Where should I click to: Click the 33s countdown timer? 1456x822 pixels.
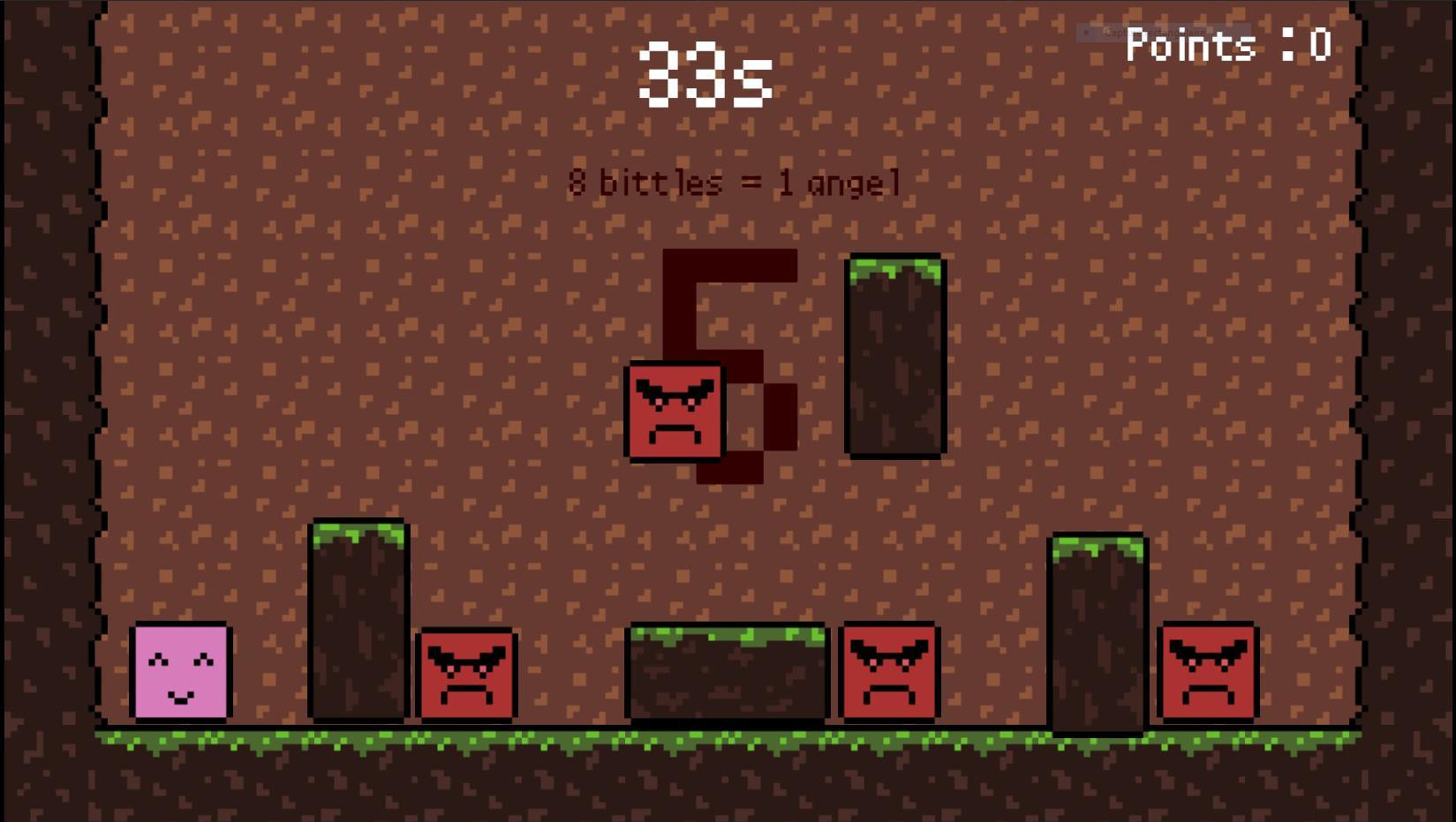705,75
